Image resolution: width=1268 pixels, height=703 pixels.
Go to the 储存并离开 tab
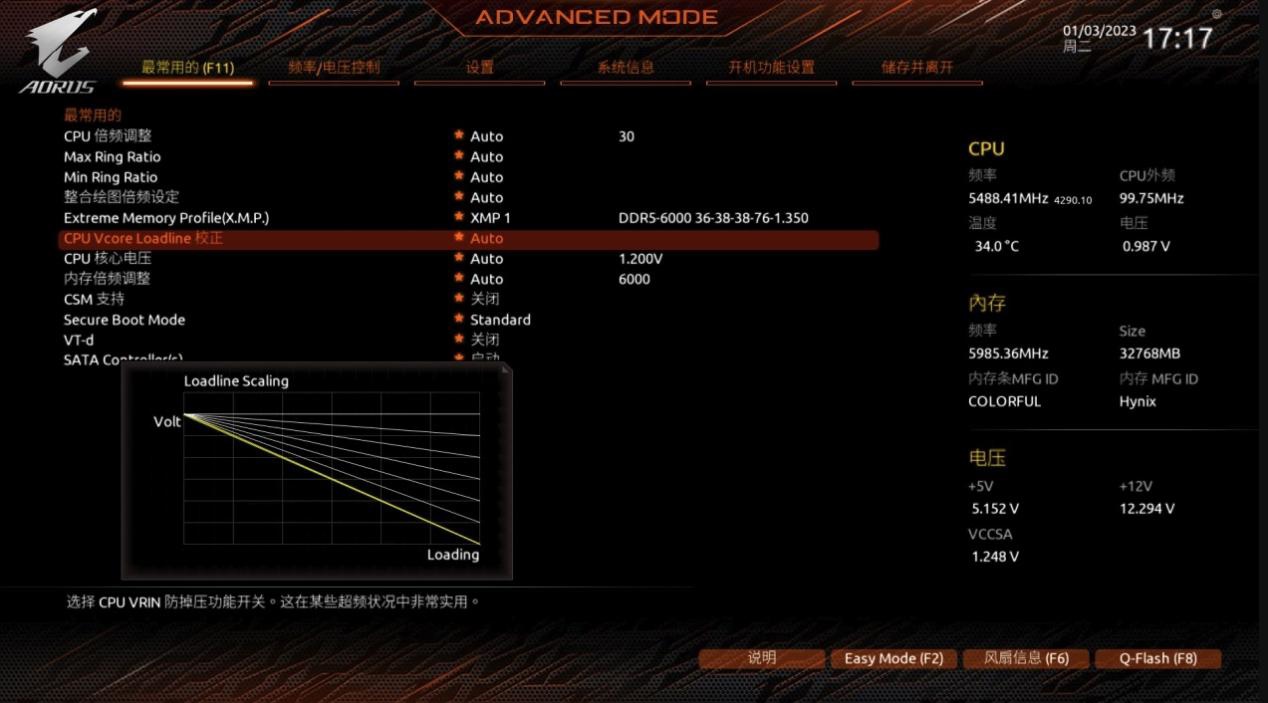tap(917, 68)
